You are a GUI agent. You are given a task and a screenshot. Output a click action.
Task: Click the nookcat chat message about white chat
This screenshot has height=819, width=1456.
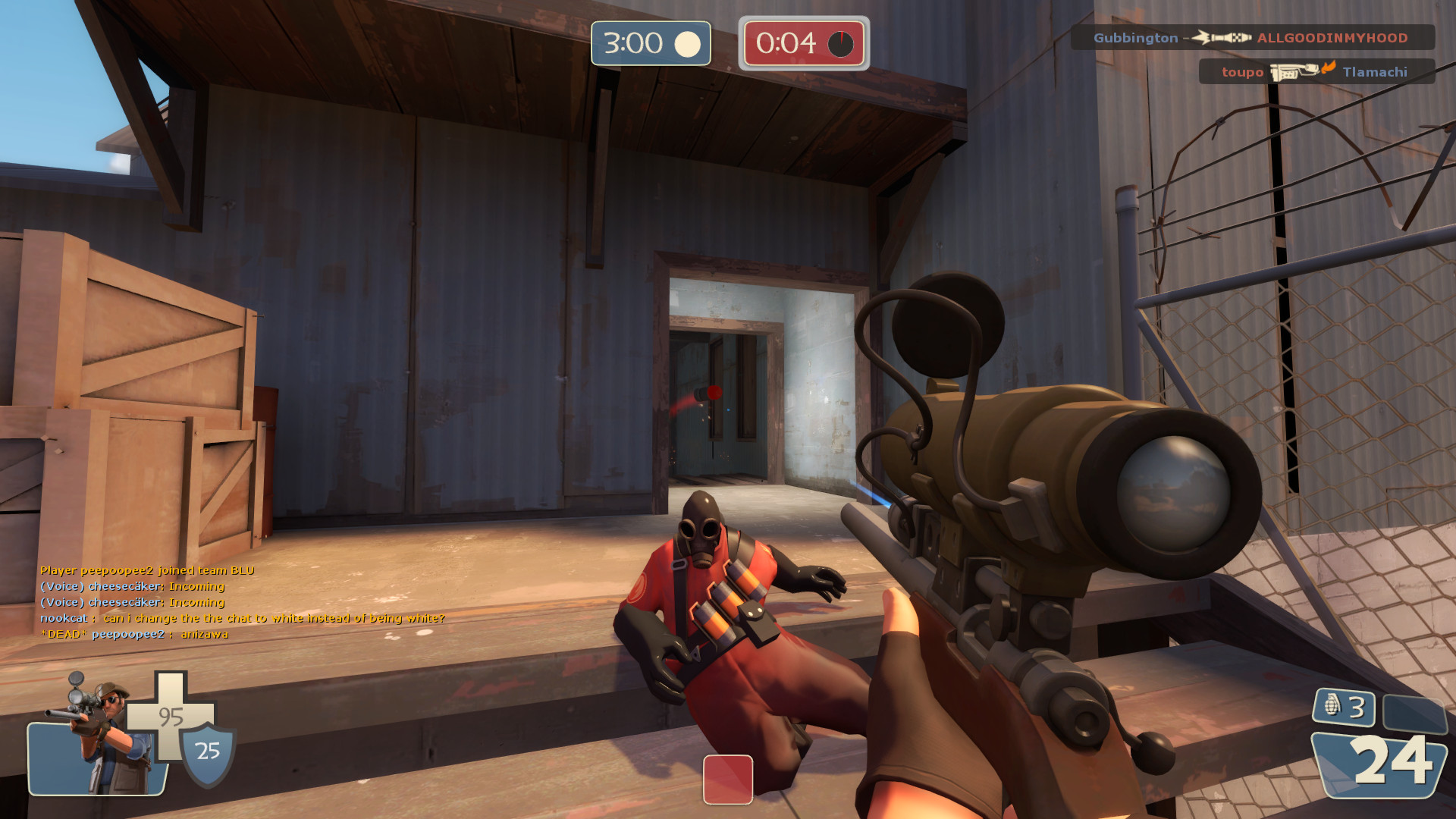pyautogui.click(x=243, y=618)
